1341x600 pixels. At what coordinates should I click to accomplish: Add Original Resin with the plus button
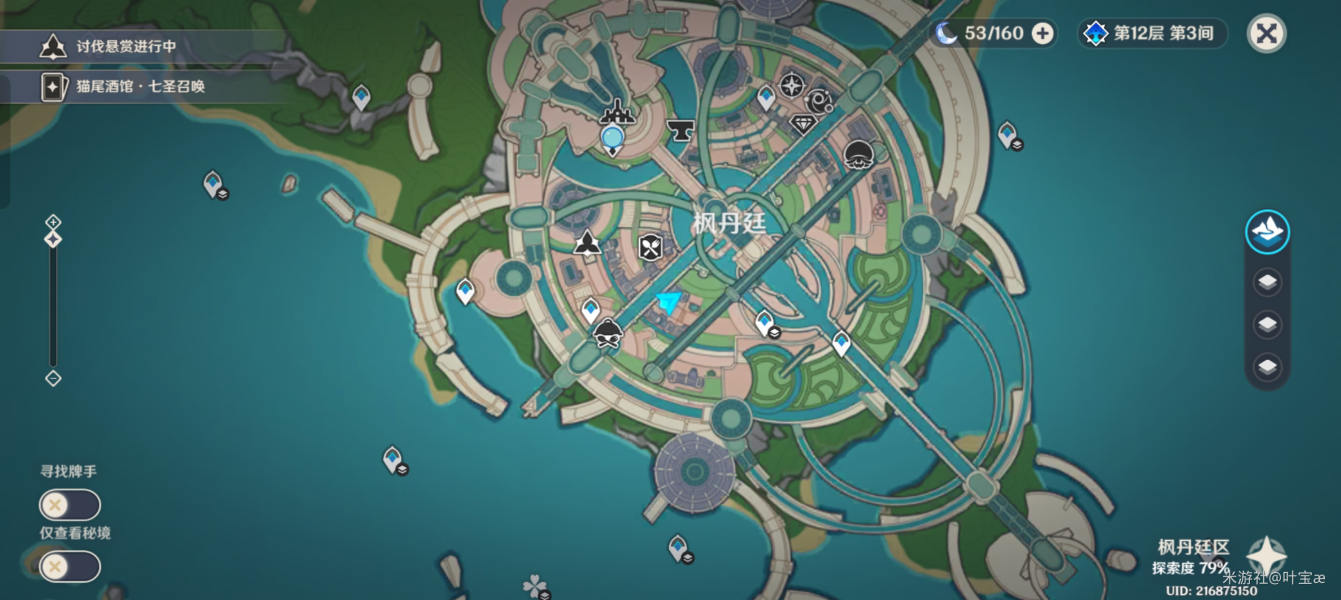1042,33
